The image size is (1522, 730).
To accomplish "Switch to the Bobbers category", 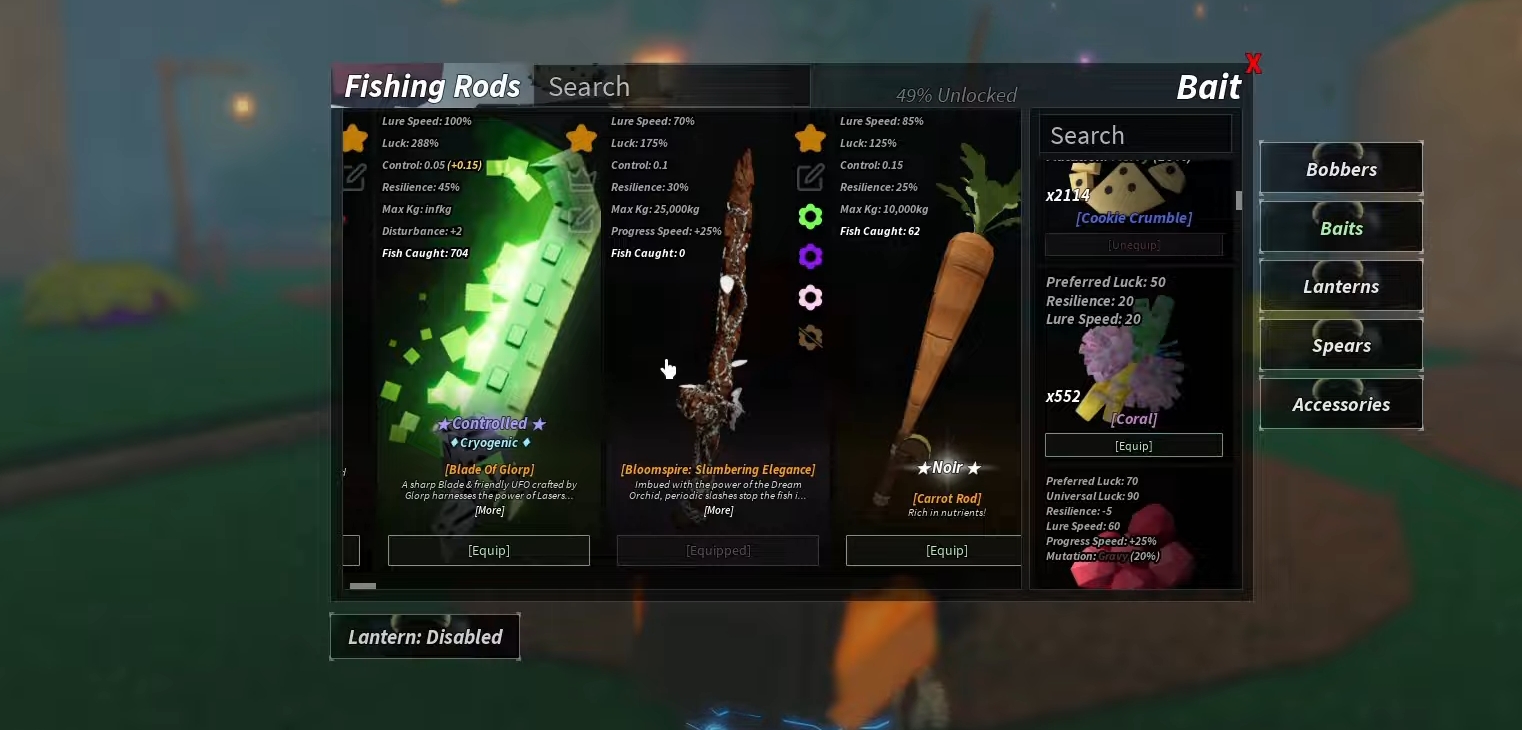I will pyautogui.click(x=1340, y=168).
